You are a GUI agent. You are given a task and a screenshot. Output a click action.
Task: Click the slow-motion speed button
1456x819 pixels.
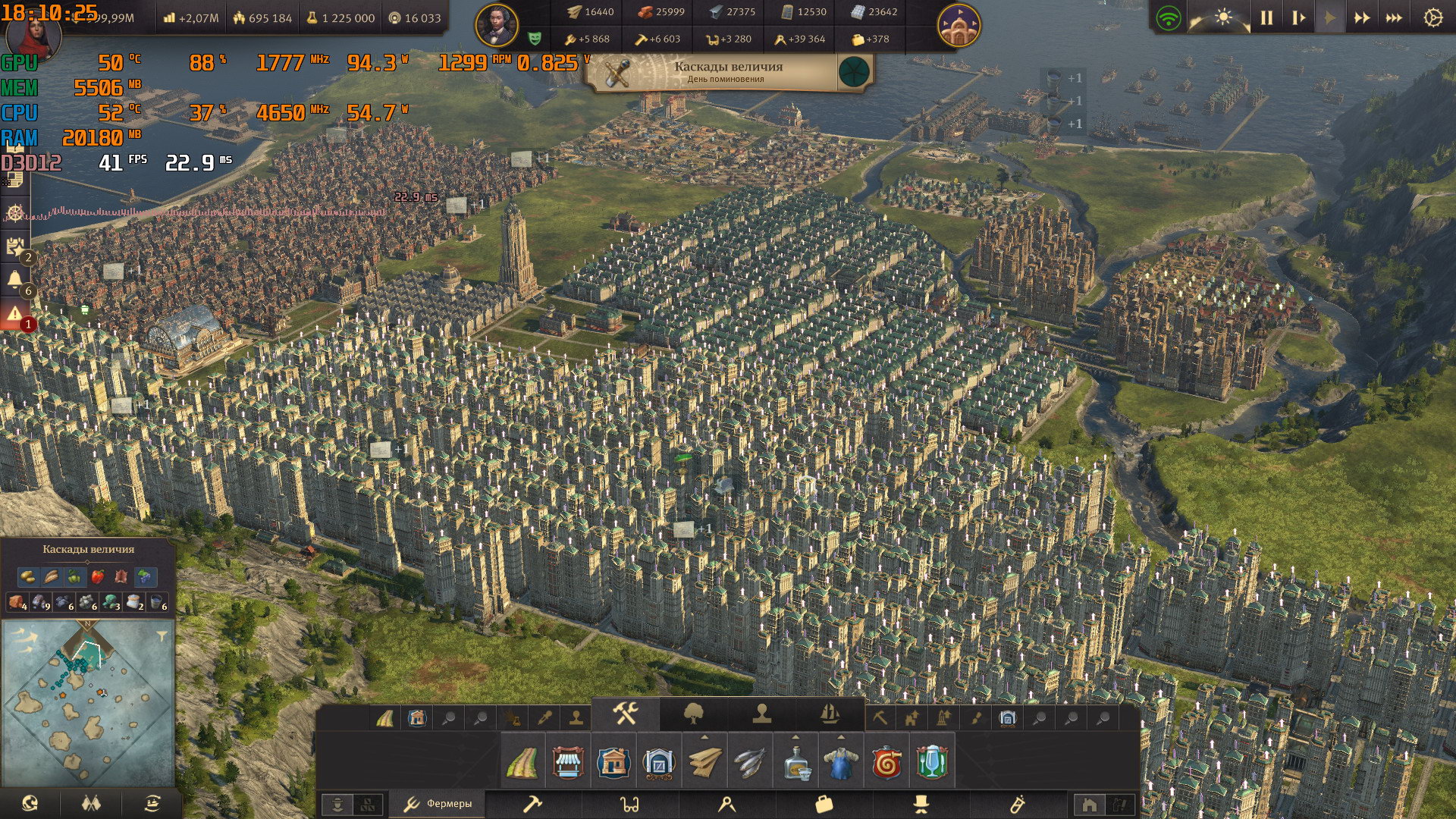click(1298, 17)
